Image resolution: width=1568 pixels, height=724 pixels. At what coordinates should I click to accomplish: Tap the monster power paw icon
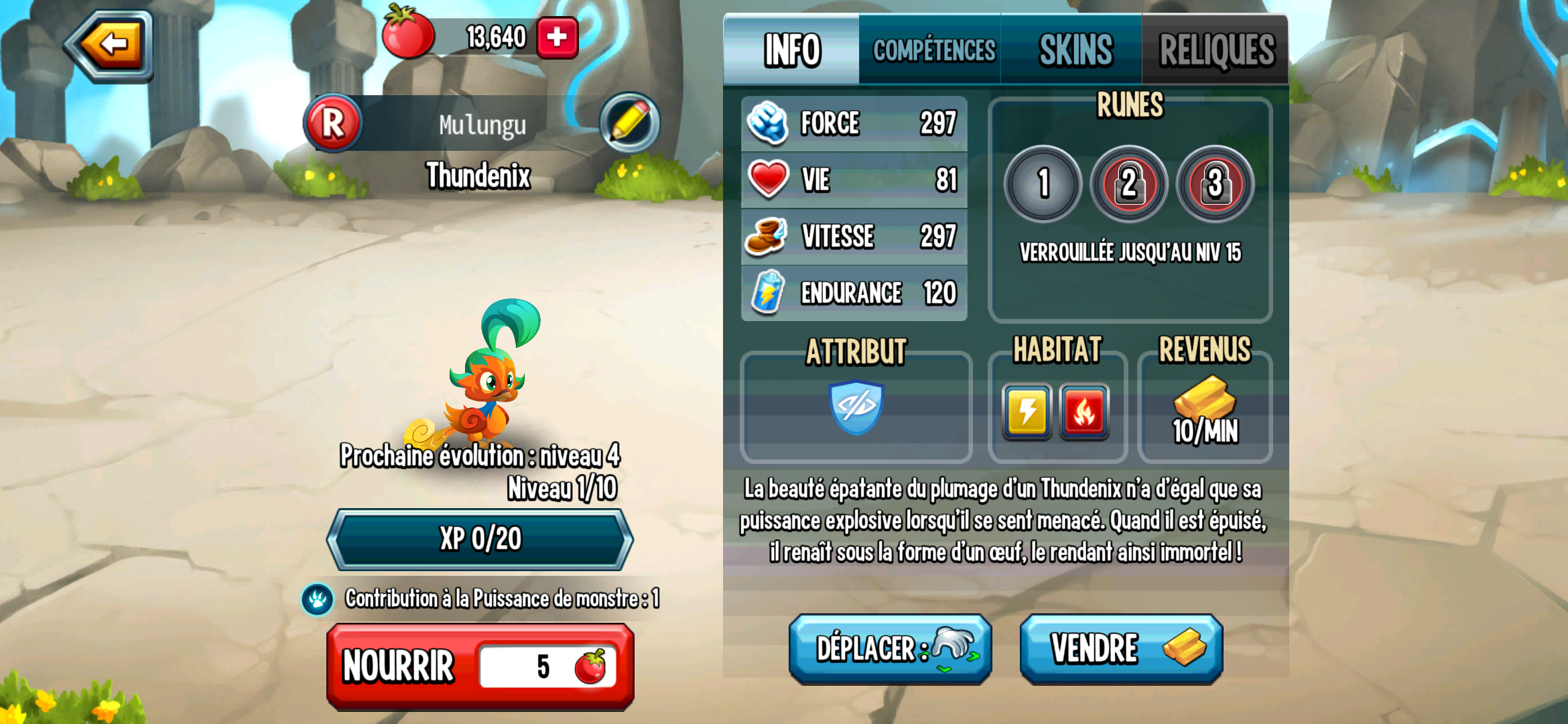tap(318, 599)
